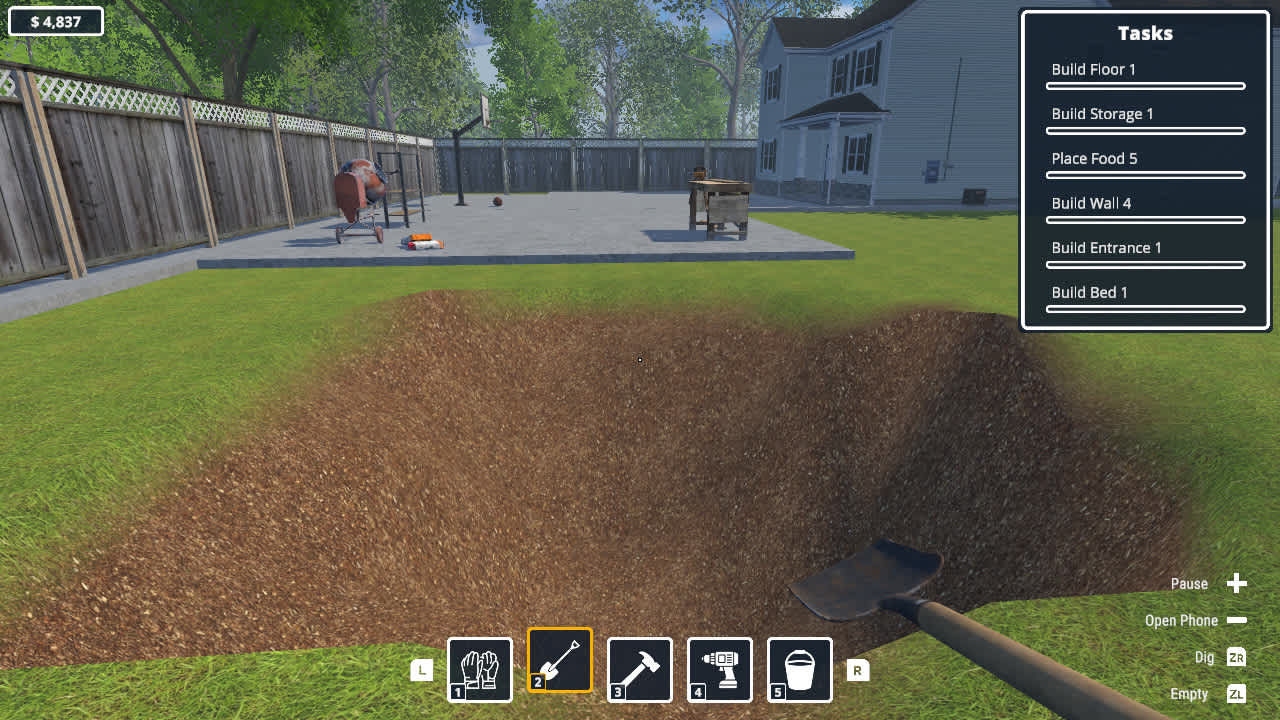Click the ZL Empty button prompt

(x=1236, y=693)
